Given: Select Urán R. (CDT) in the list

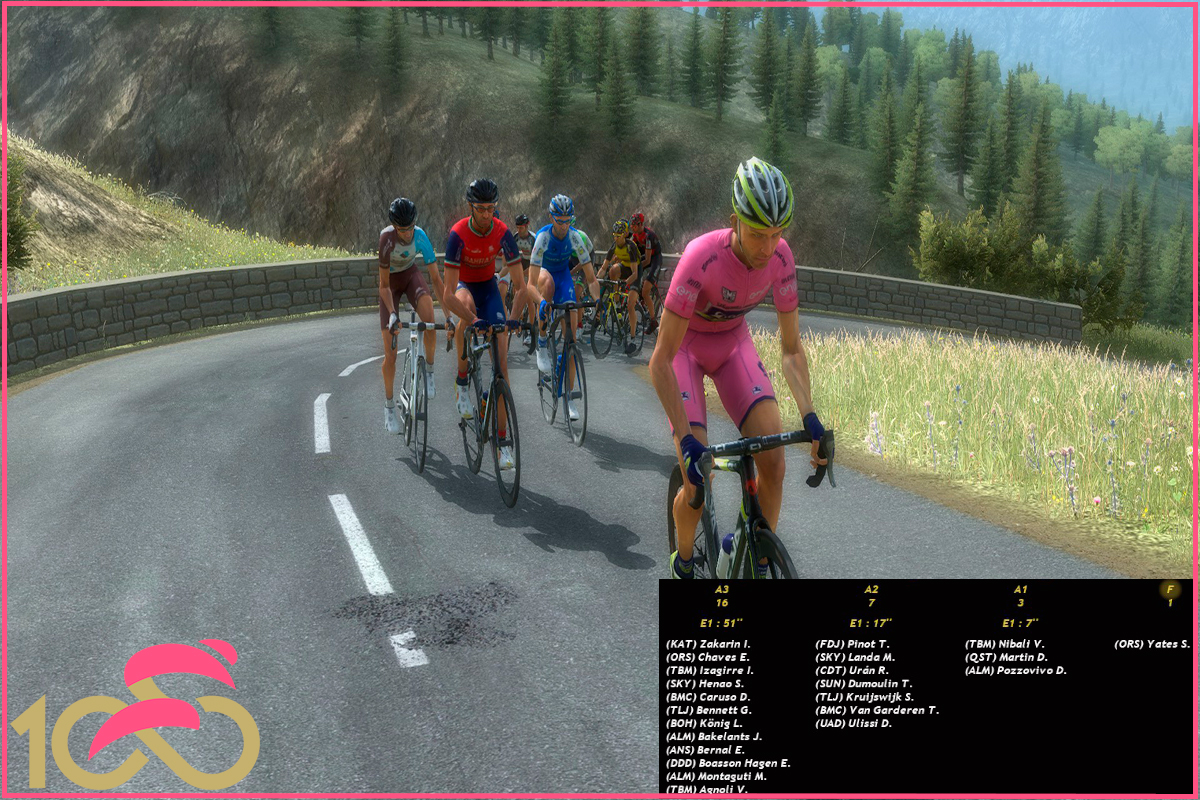Looking at the screenshot, I should [x=852, y=670].
